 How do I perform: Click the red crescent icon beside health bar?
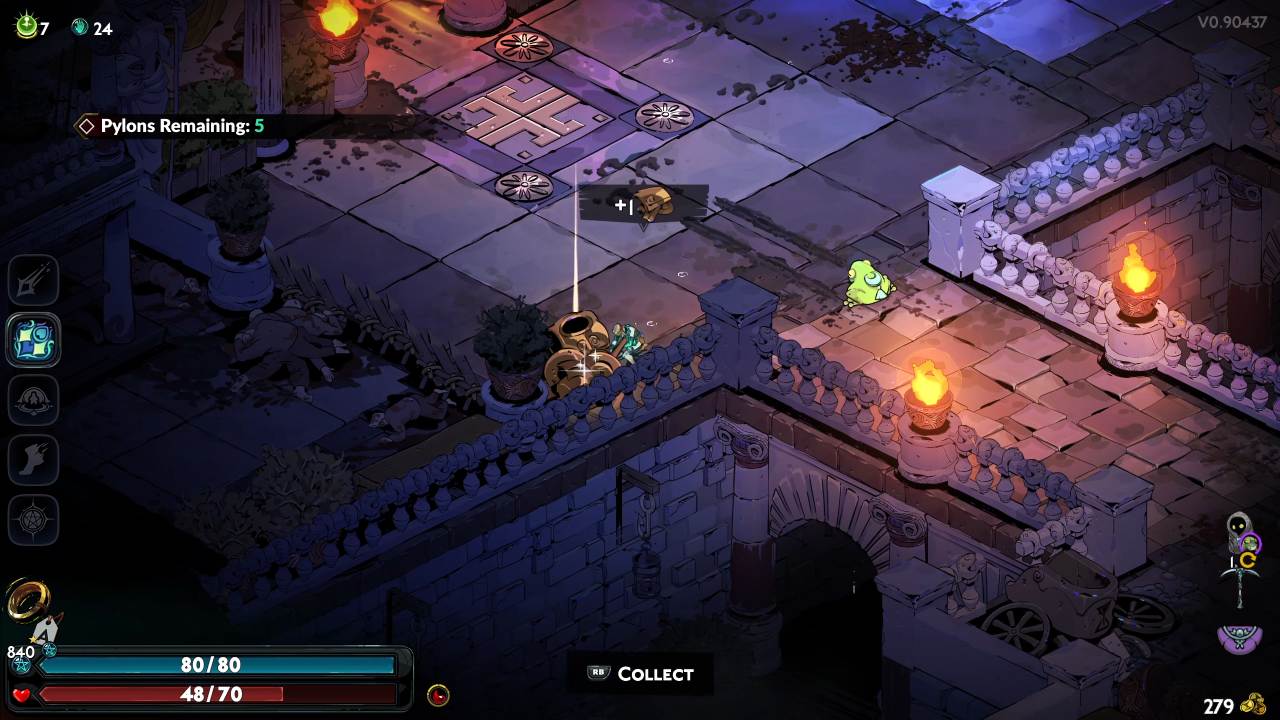(x=437, y=695)
